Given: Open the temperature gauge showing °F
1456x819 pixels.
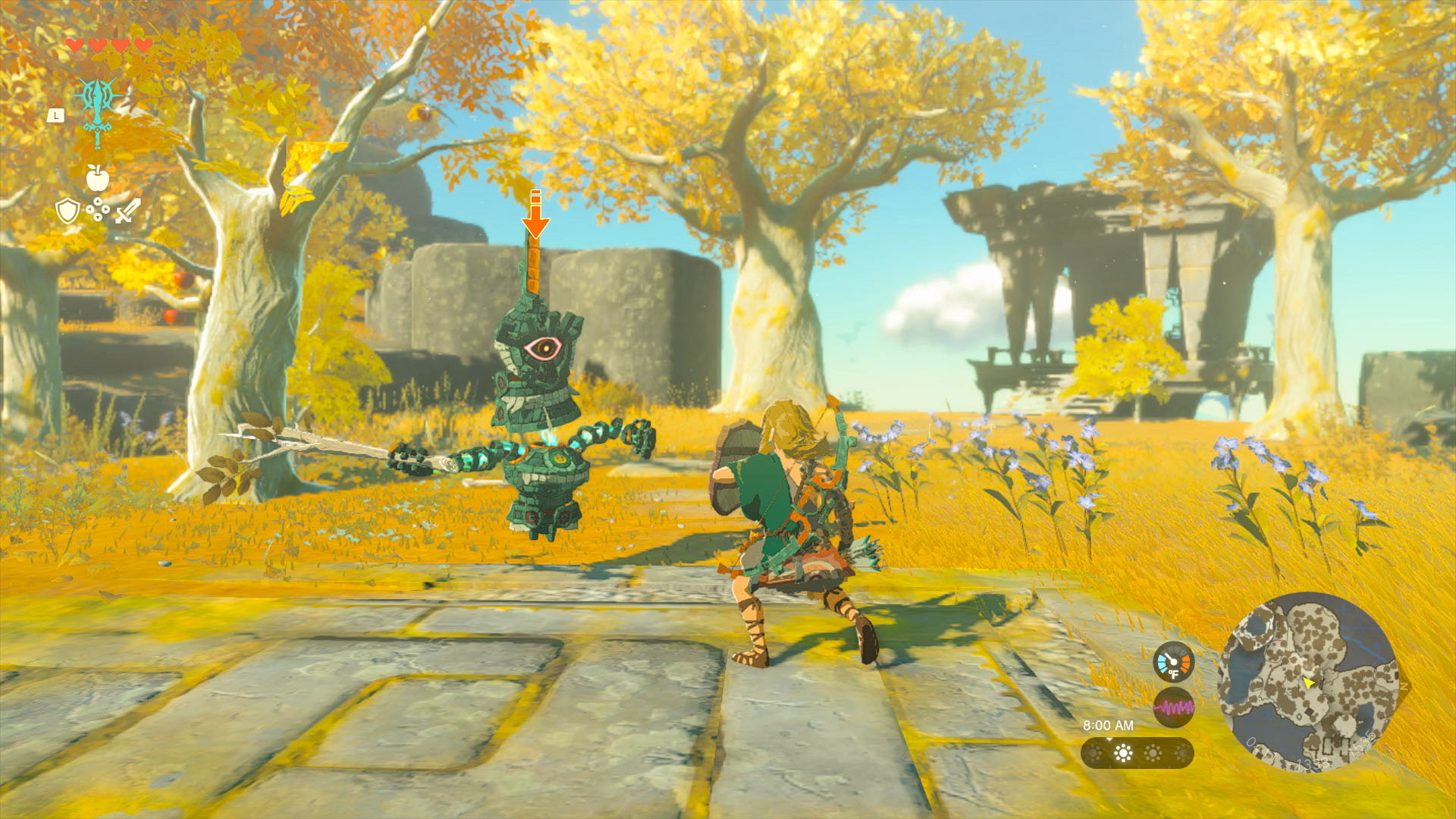Looking at the screenshot, I should click(x=1174, y=661).
